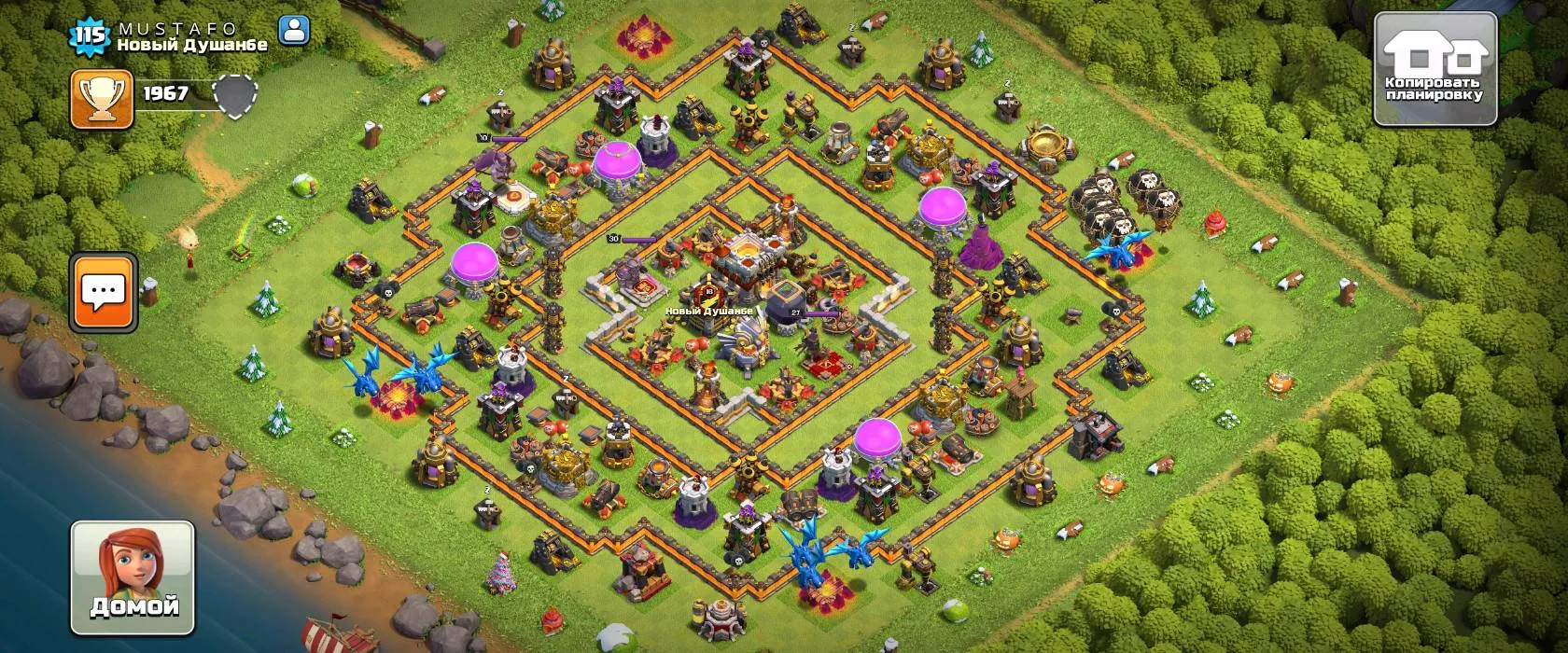Open the blue player profile icon
The height and width of the screenshot is (653, 1568).
tap(294, 31)
